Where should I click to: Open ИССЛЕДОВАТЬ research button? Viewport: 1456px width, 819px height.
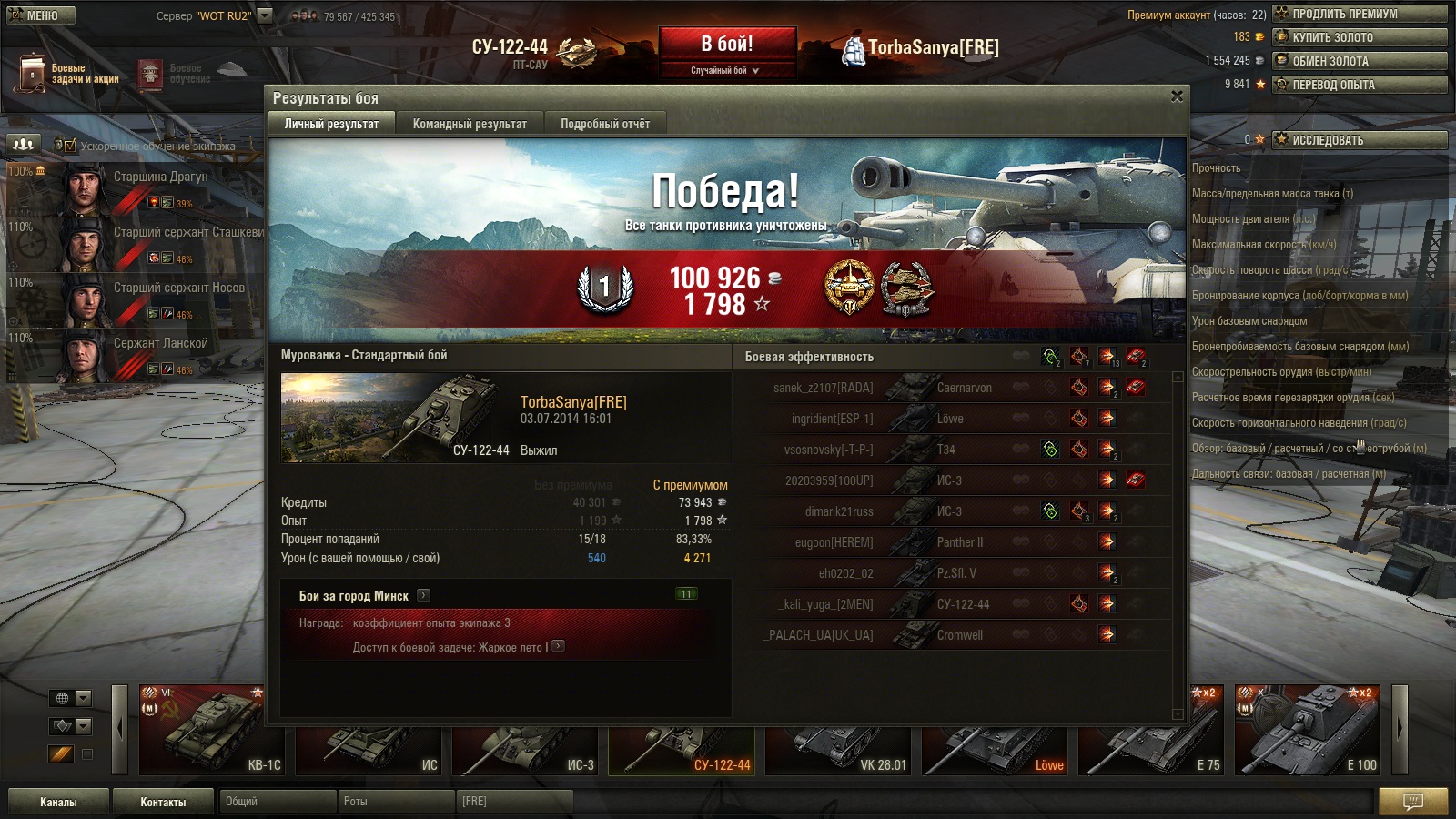[1360, 140]
